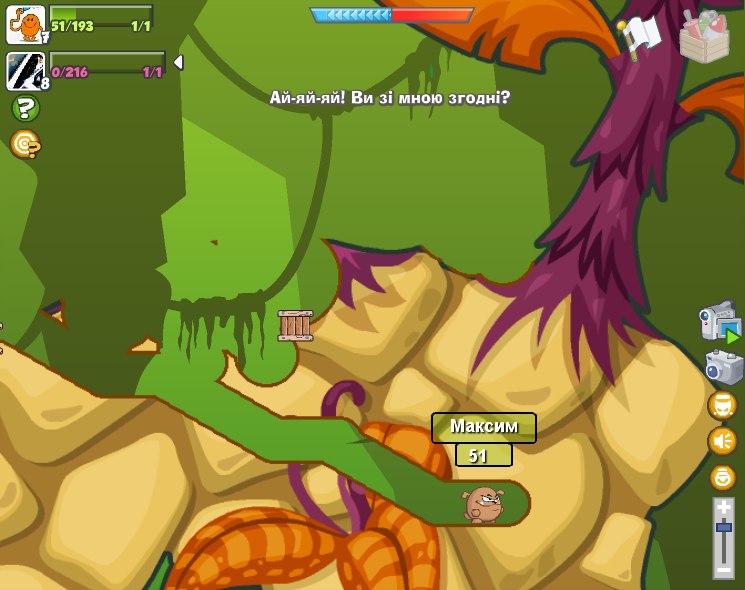Select the black-and-white opponent avatar
The height and width of the screenshot is (590, 745).
[x=26, y=71]
